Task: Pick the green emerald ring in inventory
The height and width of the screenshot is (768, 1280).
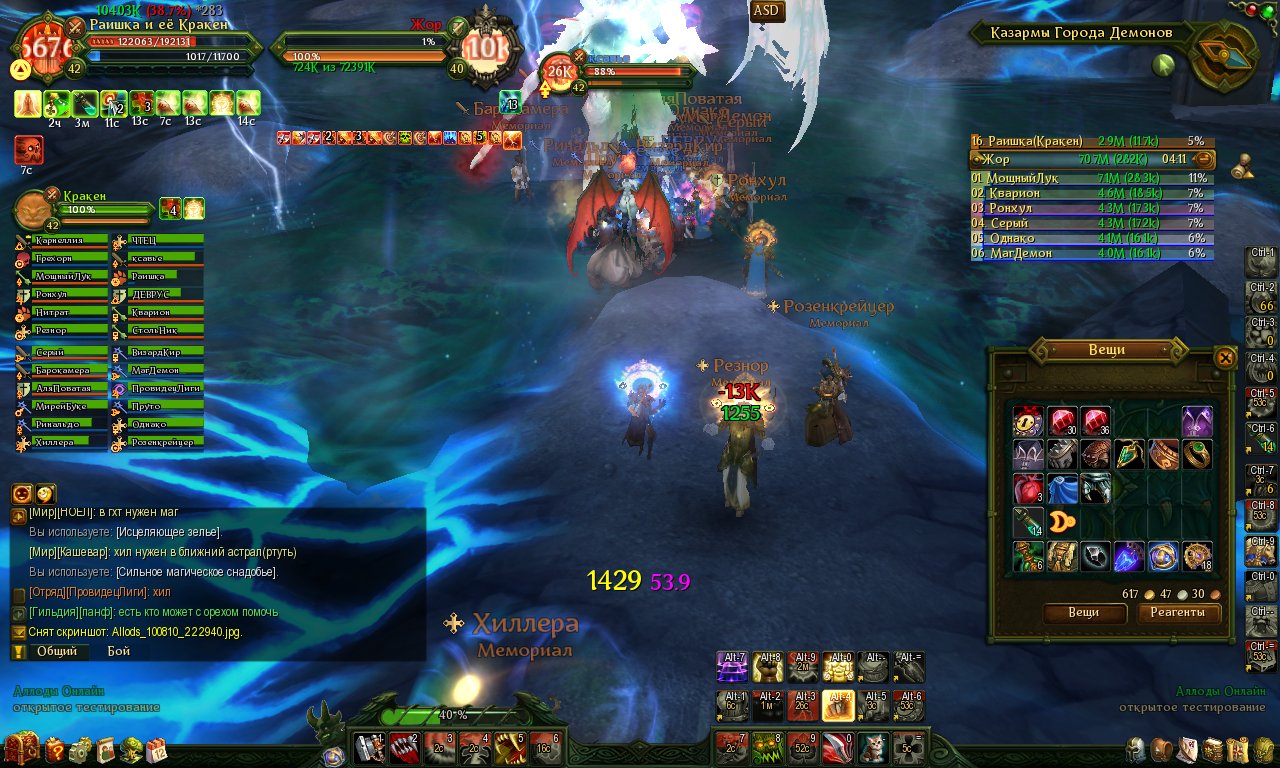Action: (1198, 455)
